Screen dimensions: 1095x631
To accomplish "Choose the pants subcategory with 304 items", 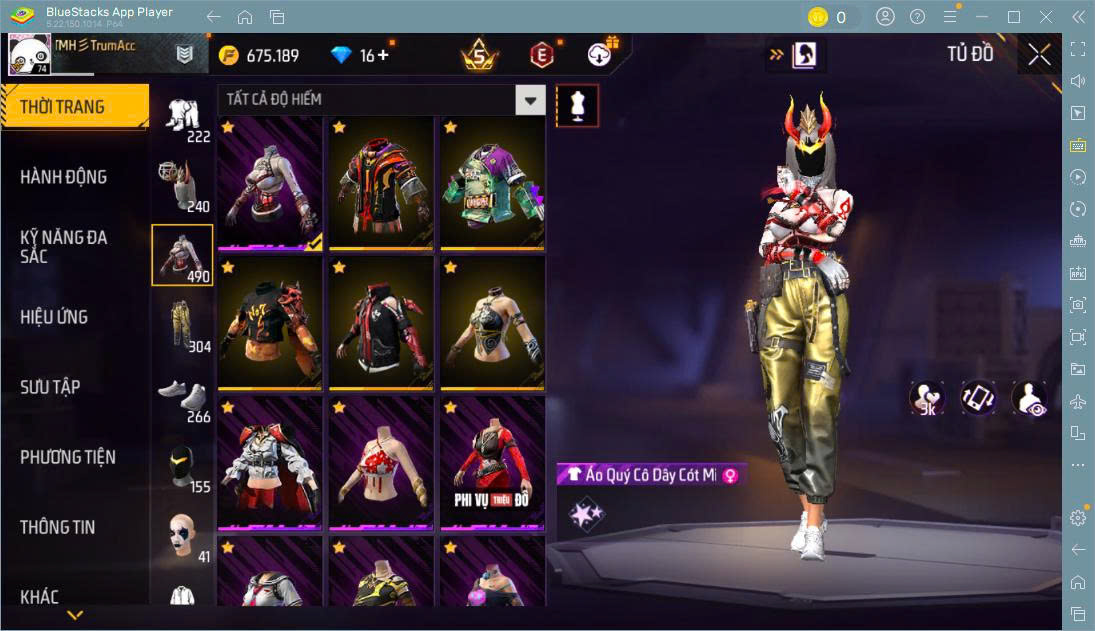I will click(x=182, y=325).
